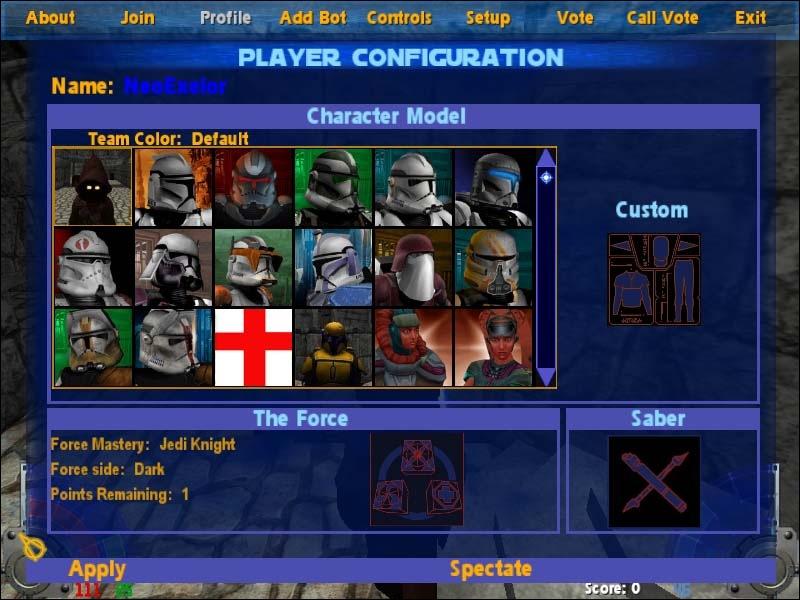Select the Twi'lek woman with goggles model
The height and width of the screenshot is (600, 800).
click(x=494, y=347)
